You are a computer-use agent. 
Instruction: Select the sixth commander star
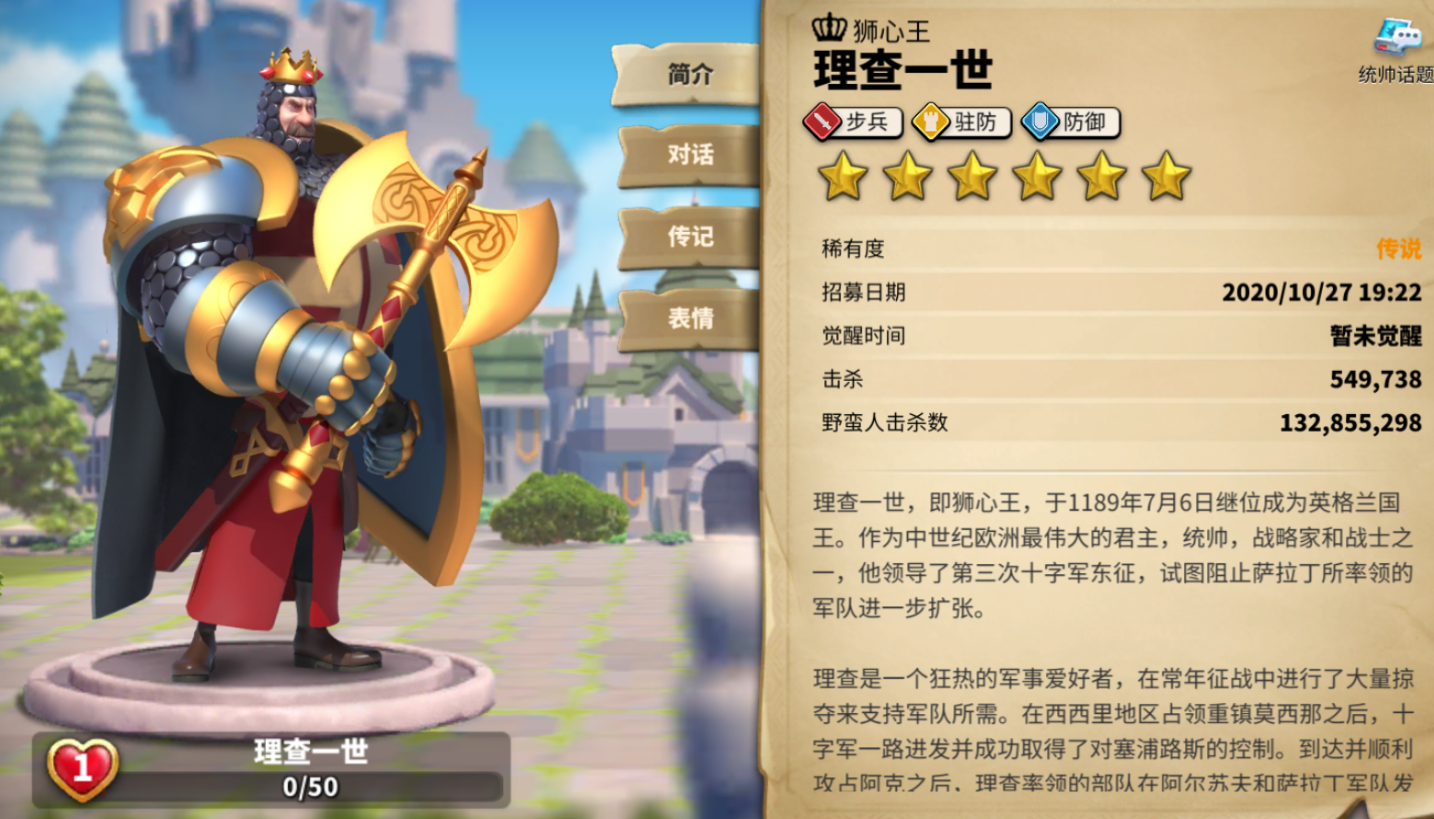(1166, 179)
